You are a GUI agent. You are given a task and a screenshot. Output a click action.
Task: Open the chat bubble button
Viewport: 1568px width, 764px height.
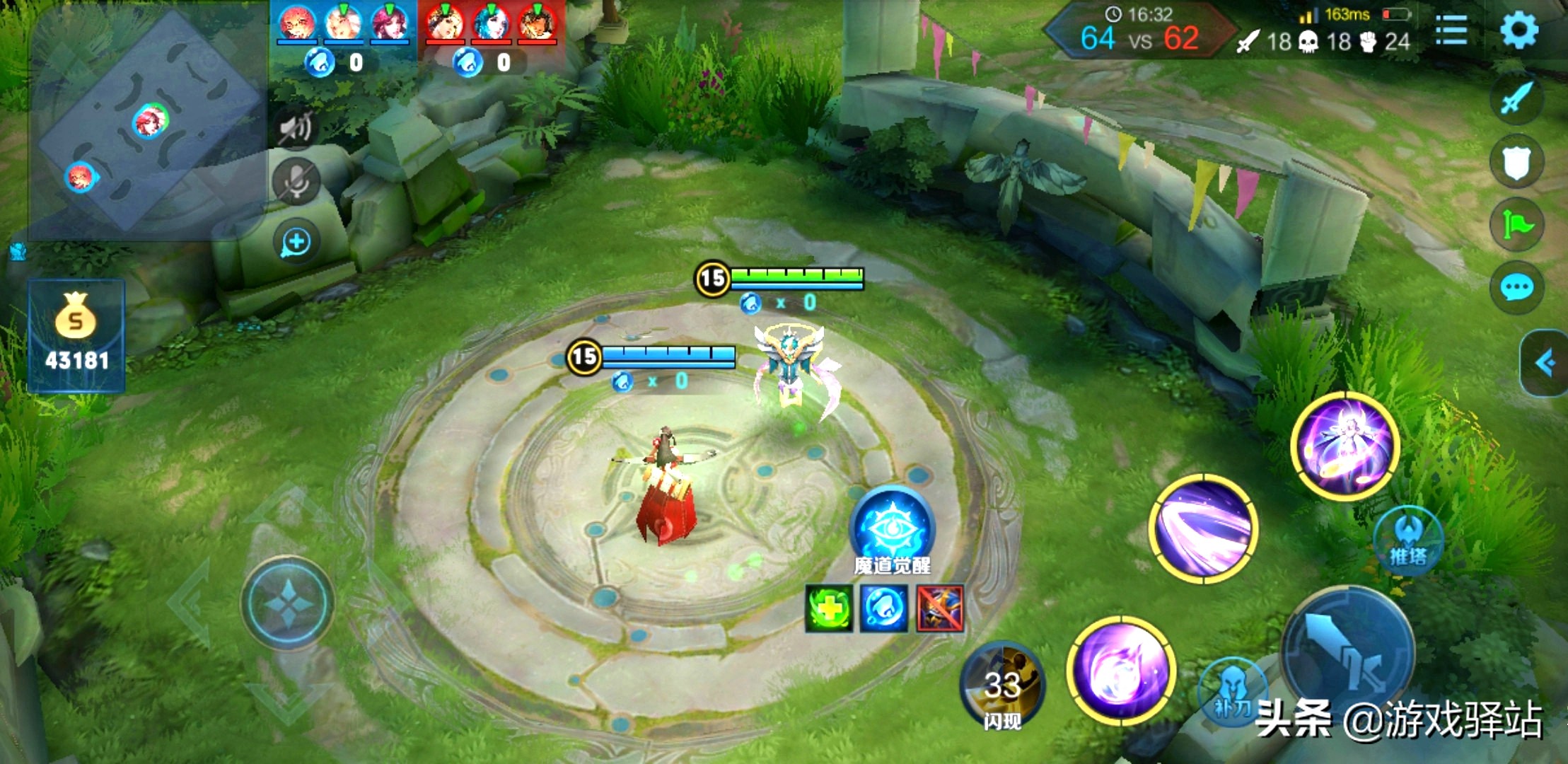point(1516,287)
